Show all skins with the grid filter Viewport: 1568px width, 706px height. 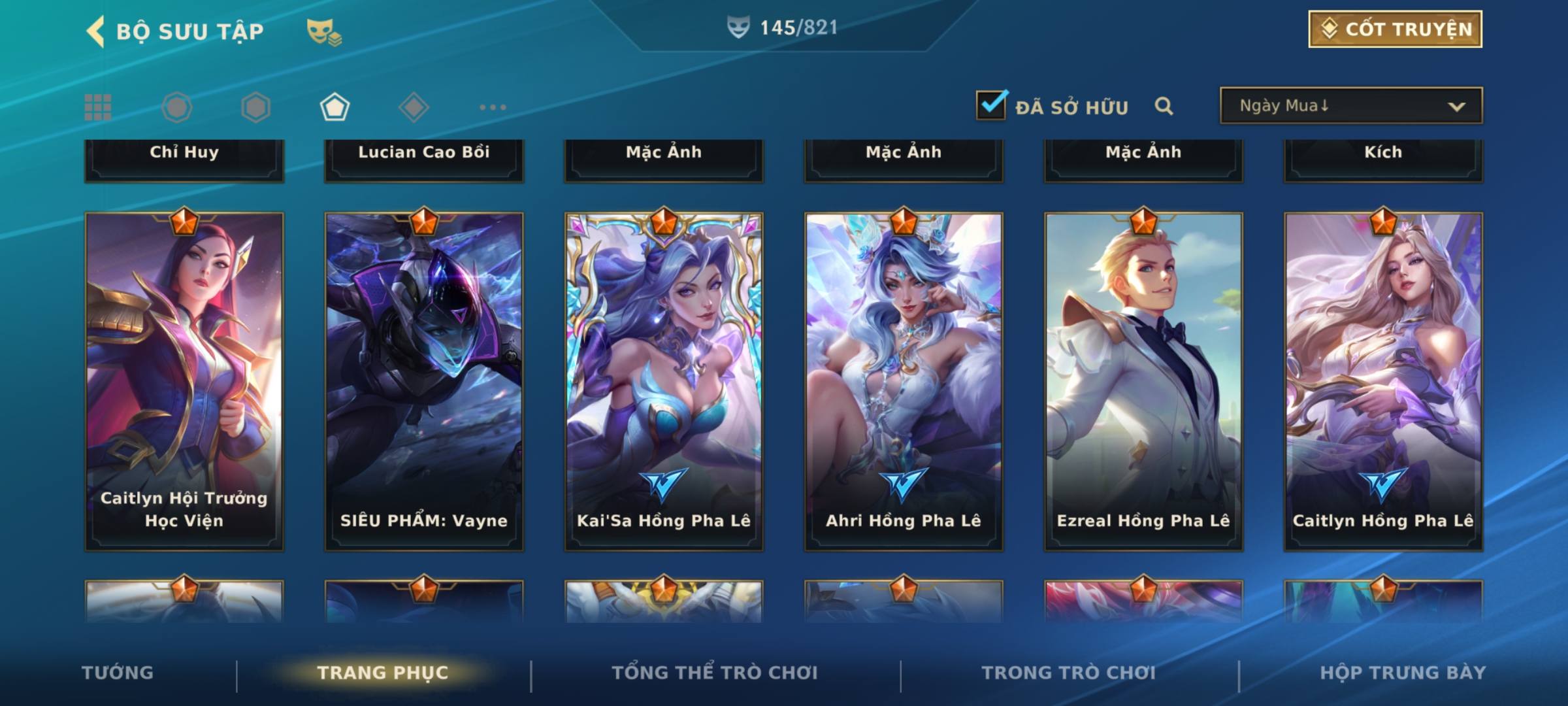click(98, 107)
